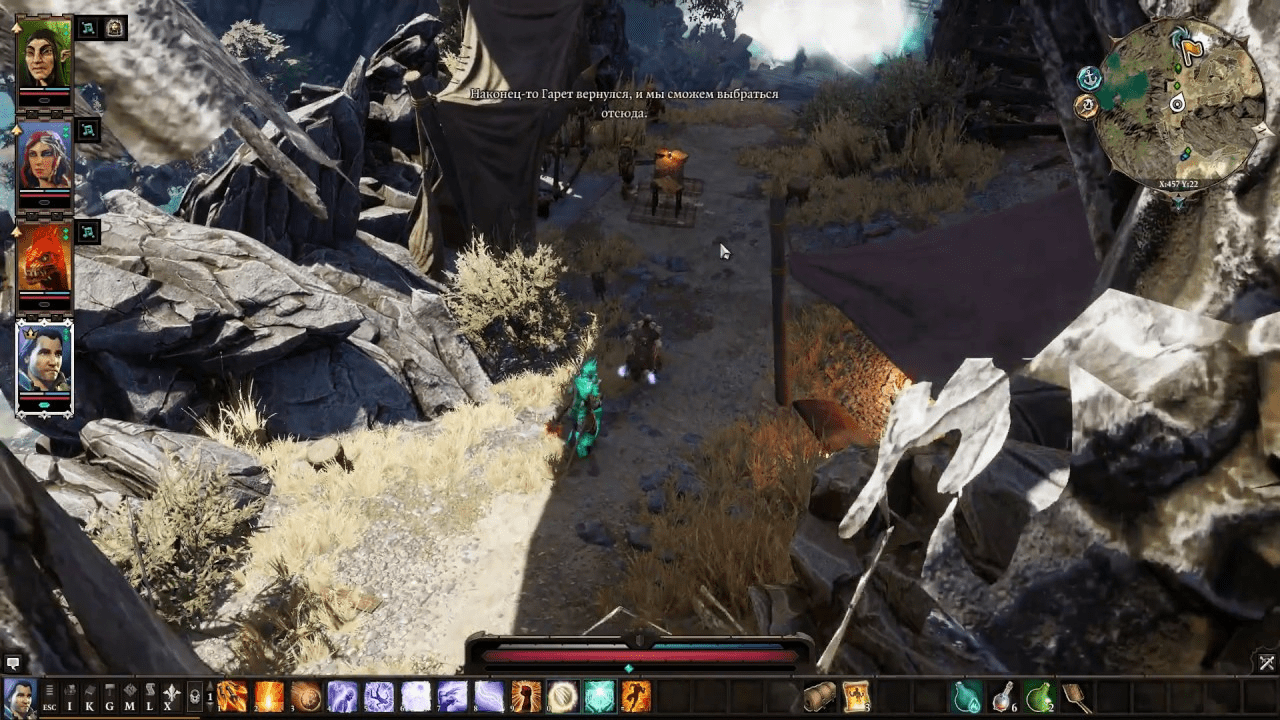Click the down arrow beside the hotbar number
This screenshot has height=720, width=1280.
(x=210, y=707)
